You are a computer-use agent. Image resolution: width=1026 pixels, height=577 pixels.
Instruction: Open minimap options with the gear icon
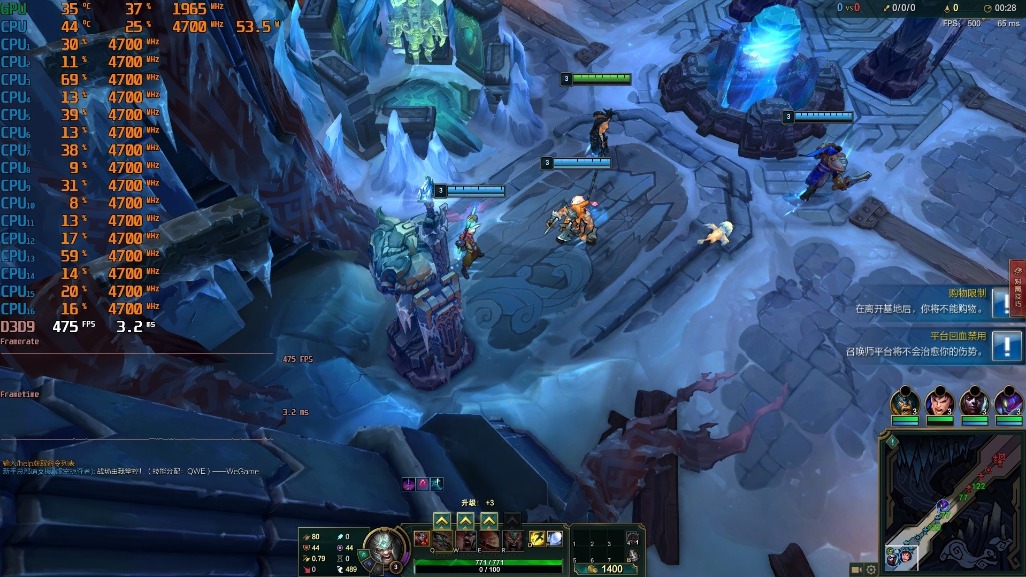point(871,569)
